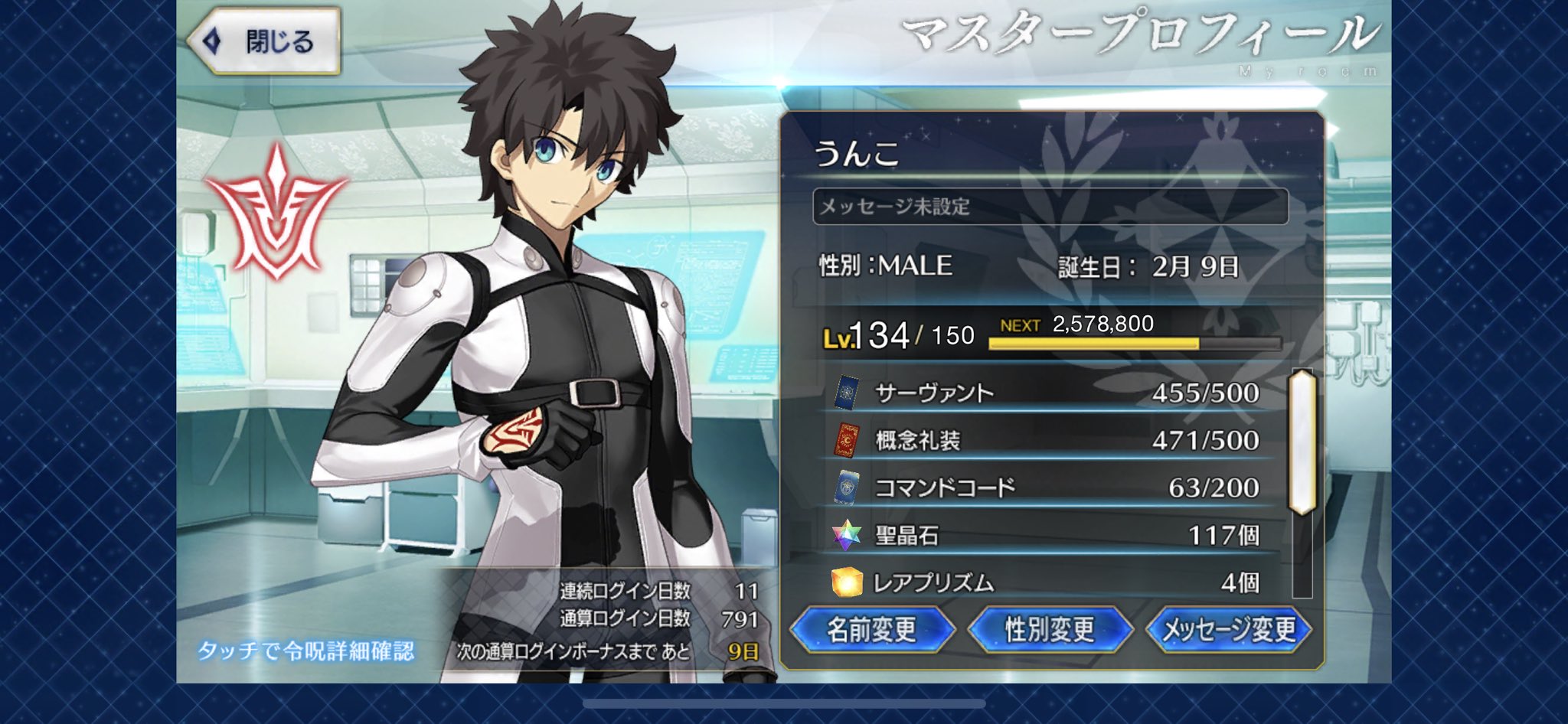Tap the gender change (性別変更) button
This screenshot has width=1568, height=724.
click(1050, 630)
